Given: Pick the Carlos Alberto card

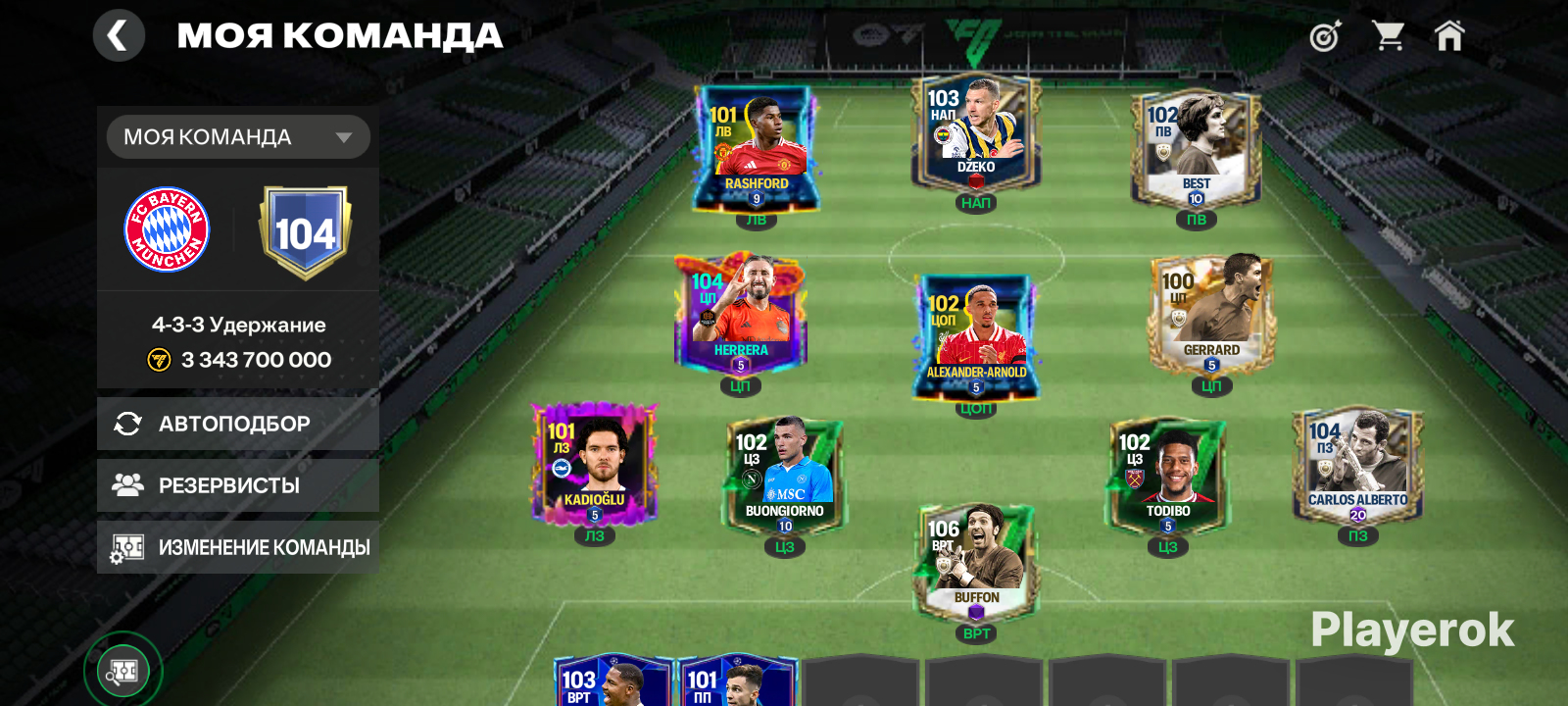Looking at the screenshot, I should click(x=1357, y=465).
